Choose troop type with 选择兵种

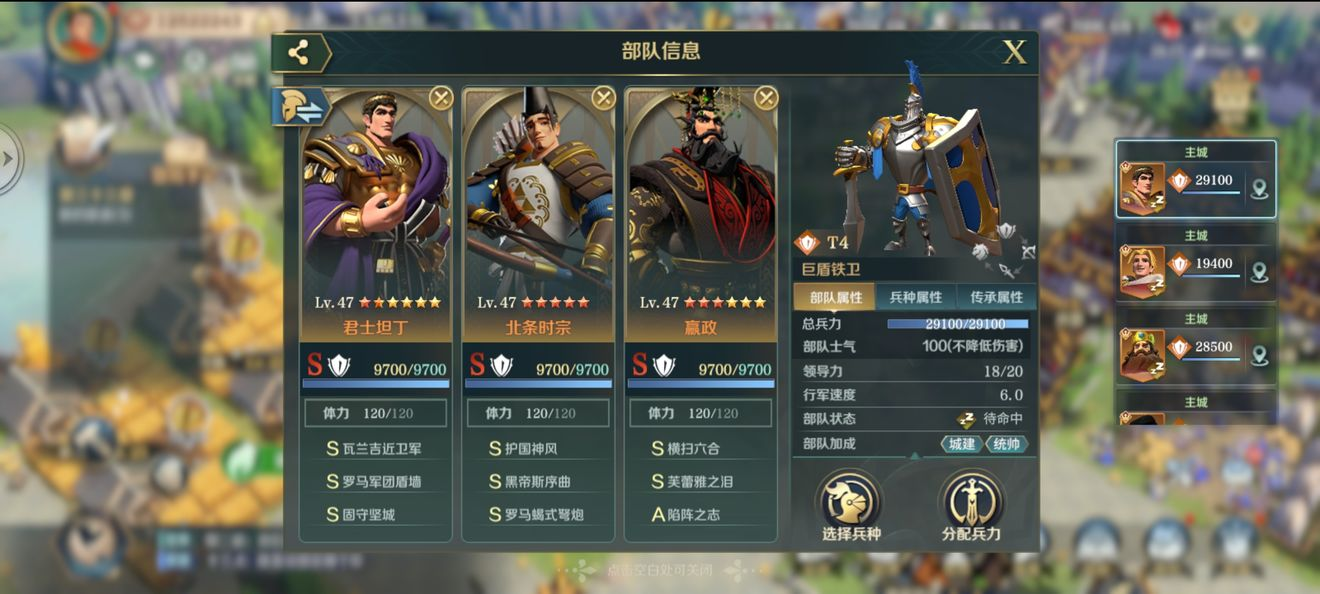(x=849, y=505)
